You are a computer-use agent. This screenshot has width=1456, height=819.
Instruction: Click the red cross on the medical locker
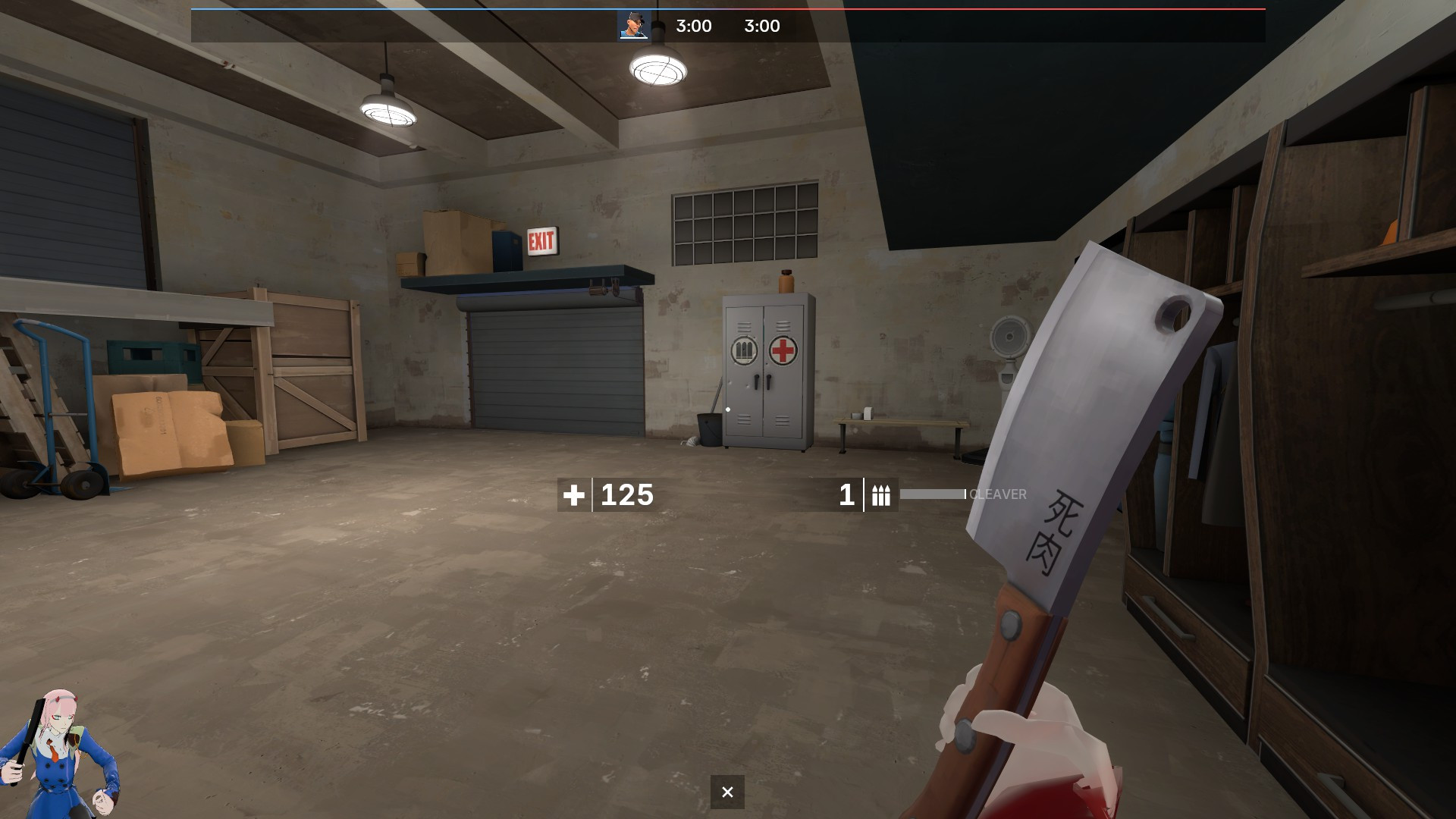coord(782,351)
